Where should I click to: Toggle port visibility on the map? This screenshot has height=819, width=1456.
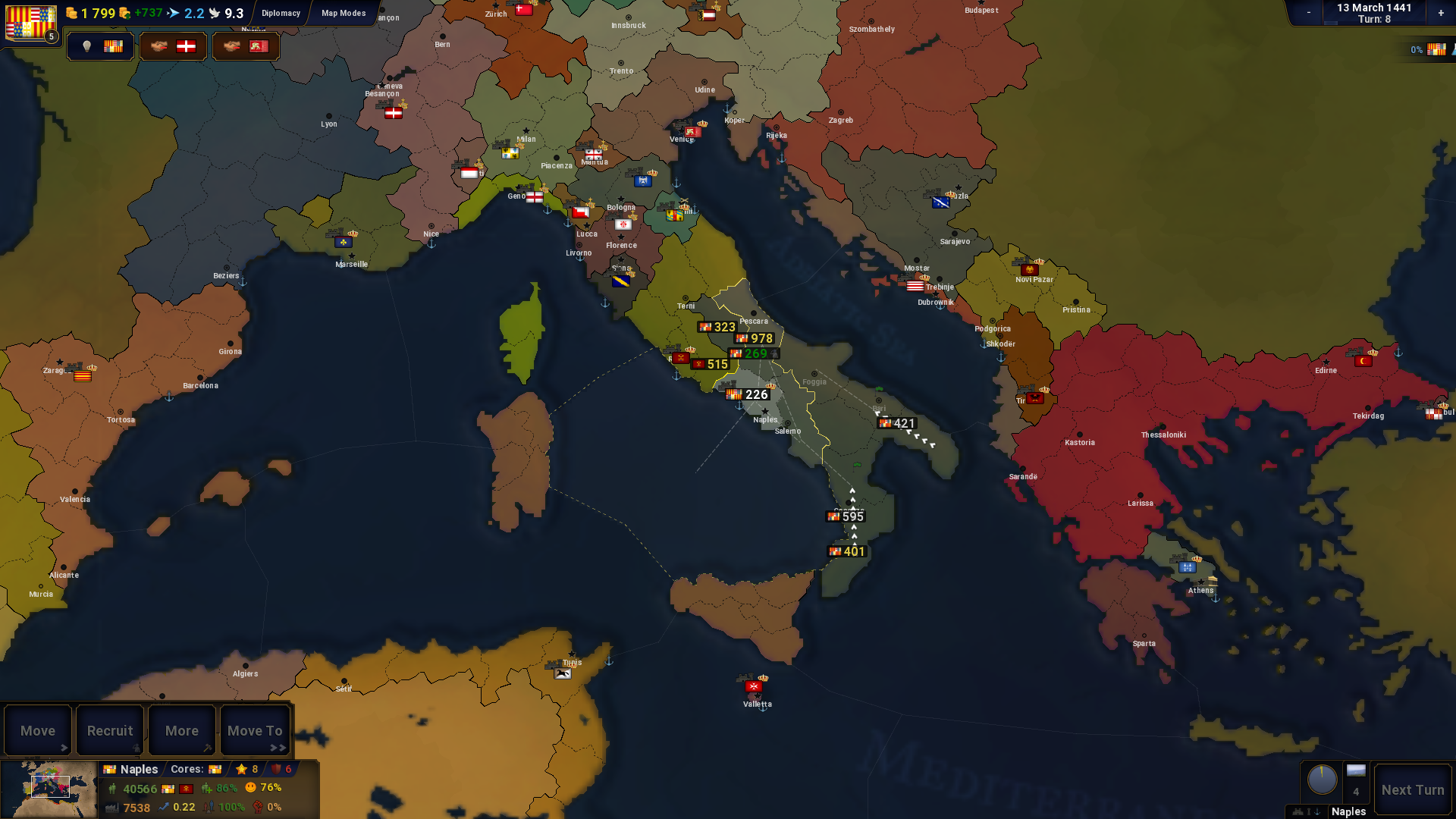[x=1317, y=811]
